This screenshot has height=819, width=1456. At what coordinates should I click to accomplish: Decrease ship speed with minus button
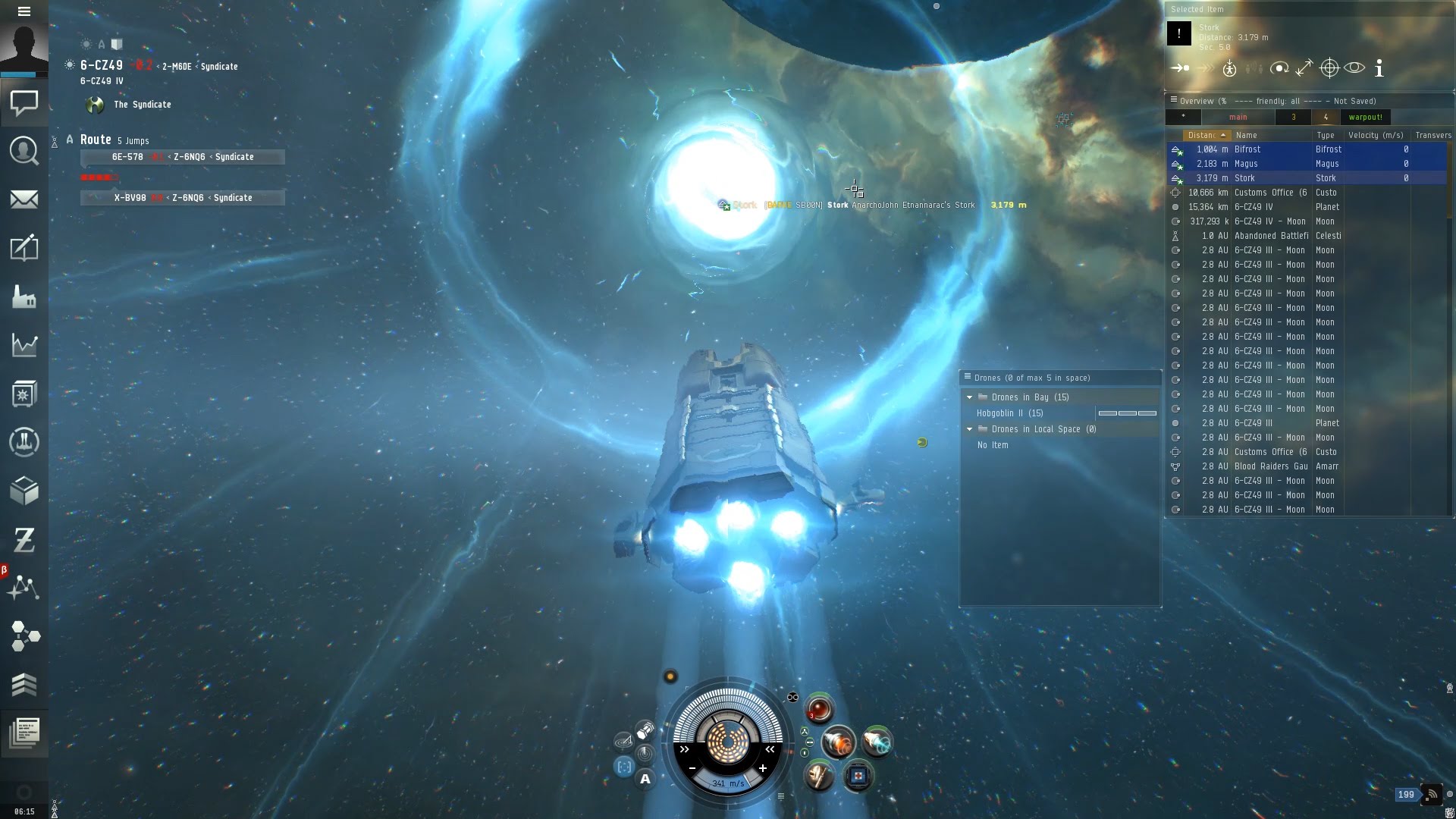692,768
